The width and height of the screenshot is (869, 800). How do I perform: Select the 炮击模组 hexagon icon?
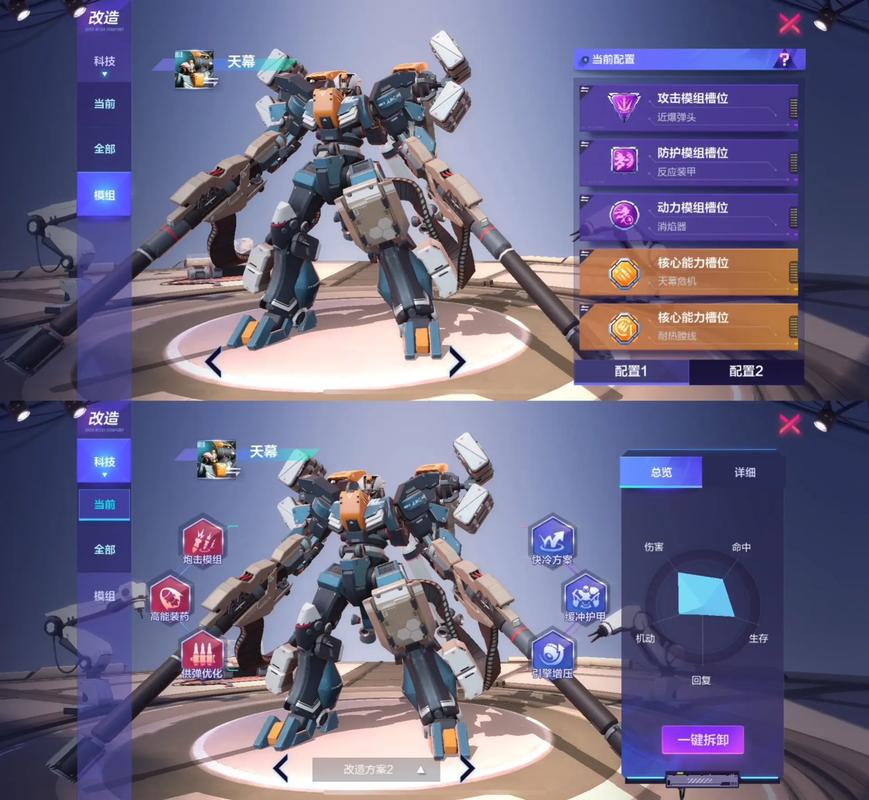point(202,539)
